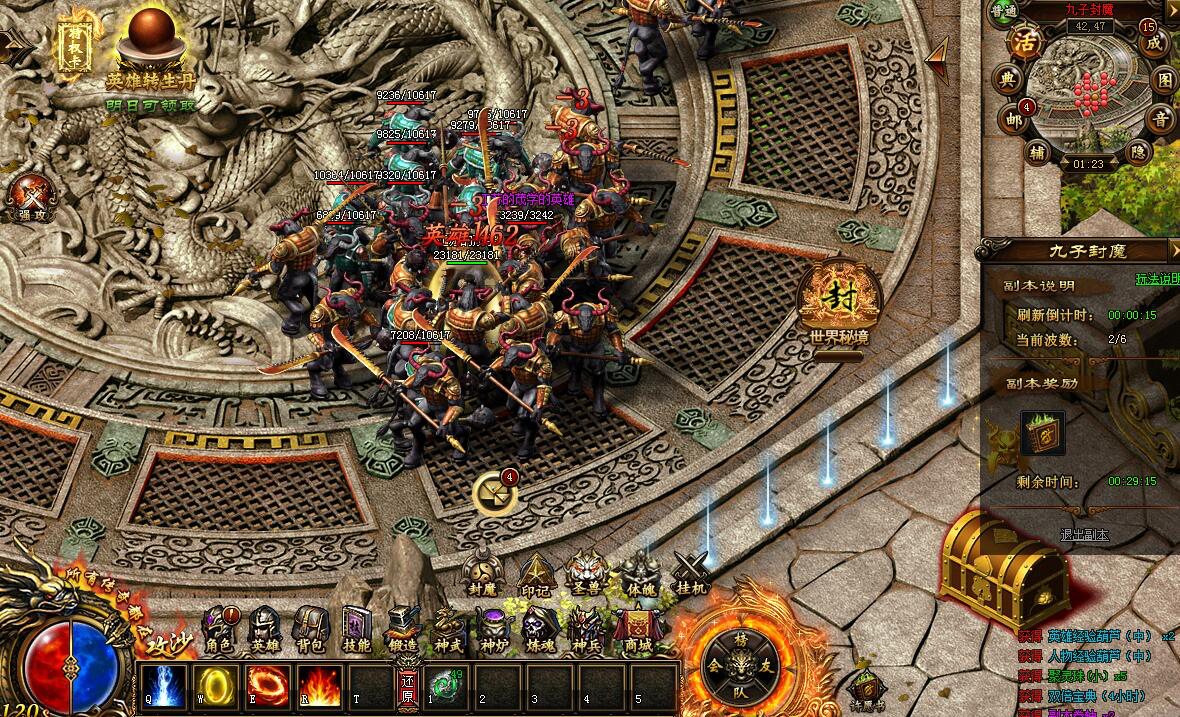Open the 圣兽 sacred beast menu
The height and width of the screenshot is (717, 1180).
[587, 572]
